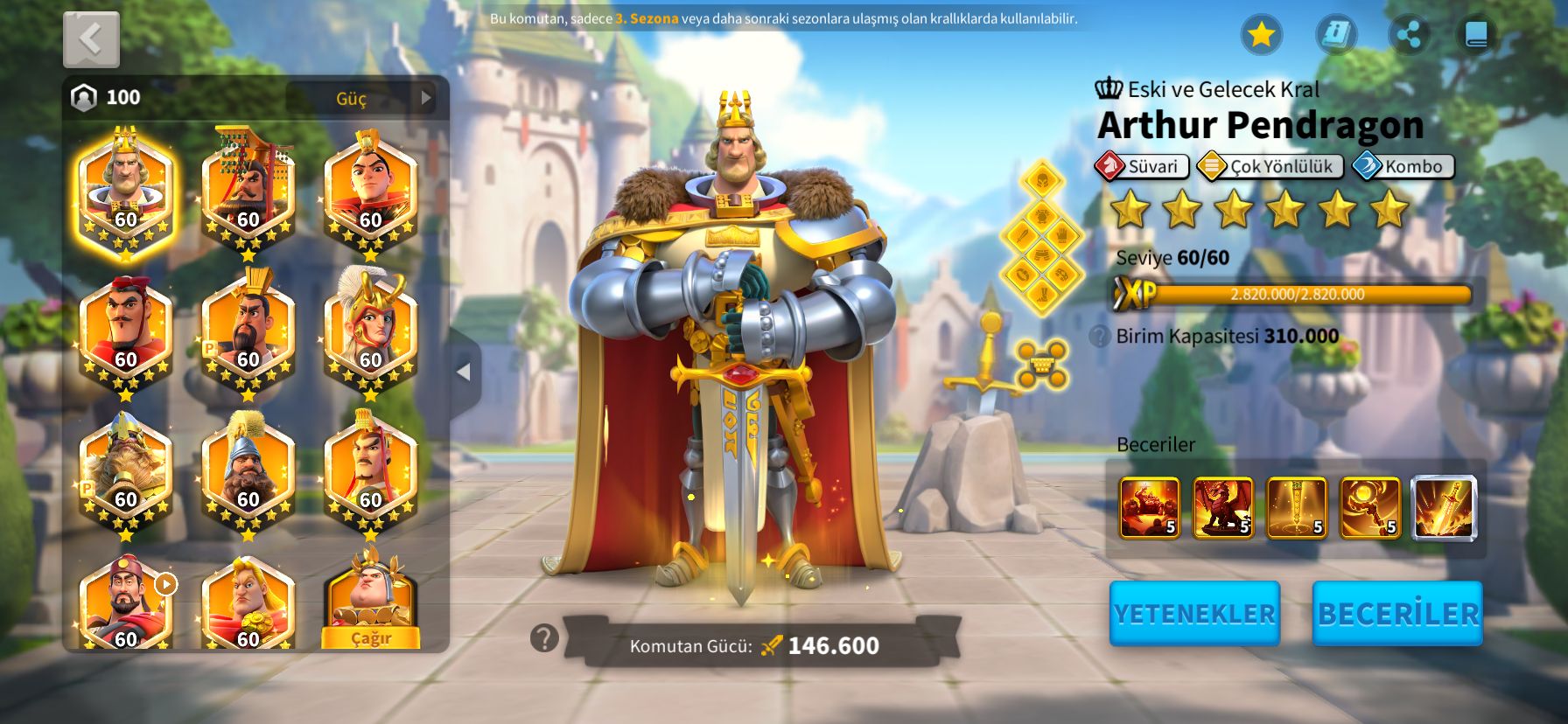
Task: Open the Süvari cavalry talent tag
Action: pyautogui.click(x=1142, y=166)
